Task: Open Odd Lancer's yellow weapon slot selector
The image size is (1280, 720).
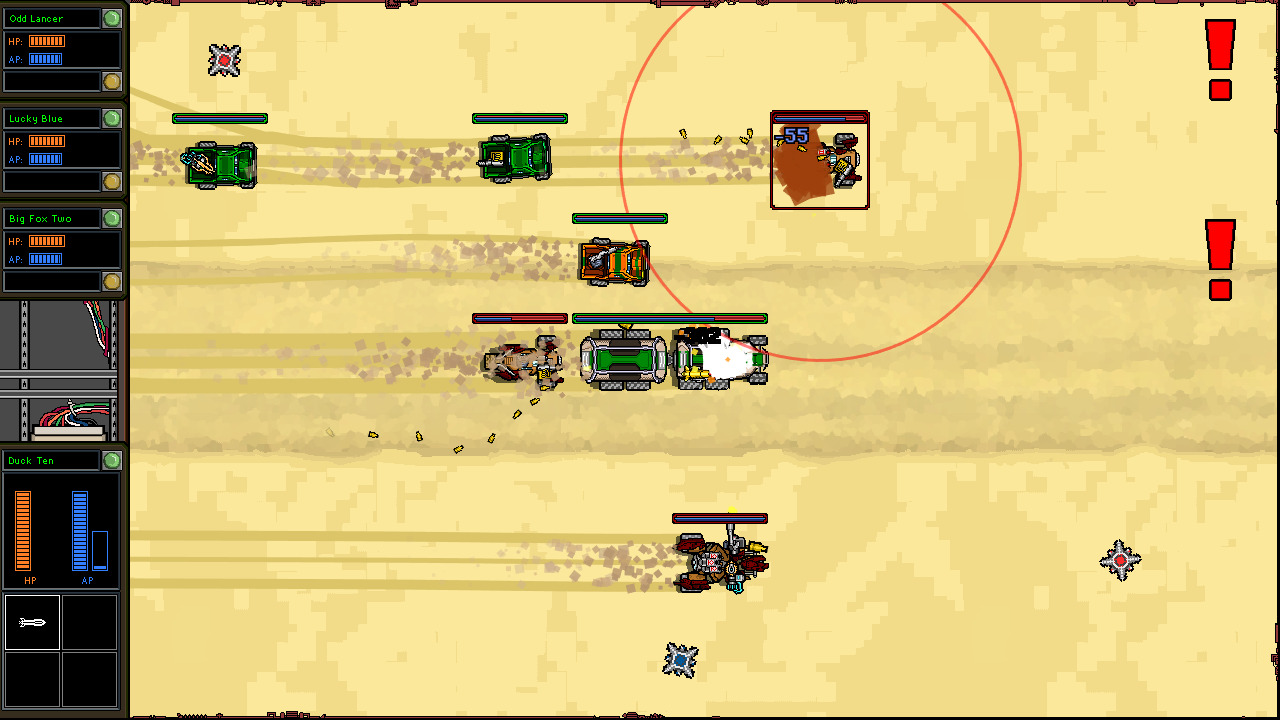Action: point(112,81)
